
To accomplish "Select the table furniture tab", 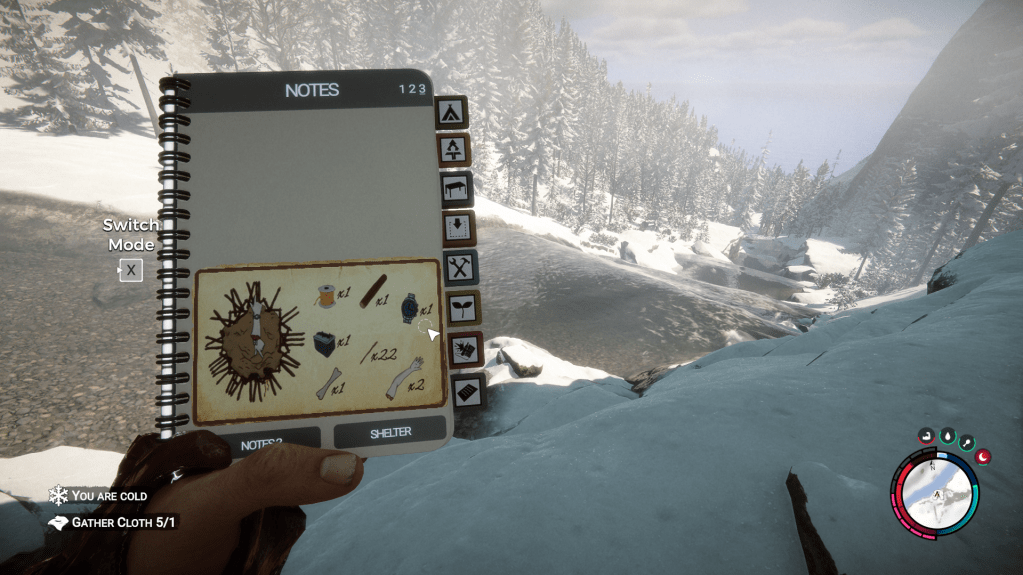I will pyautogui.click(x=456, y=189).
